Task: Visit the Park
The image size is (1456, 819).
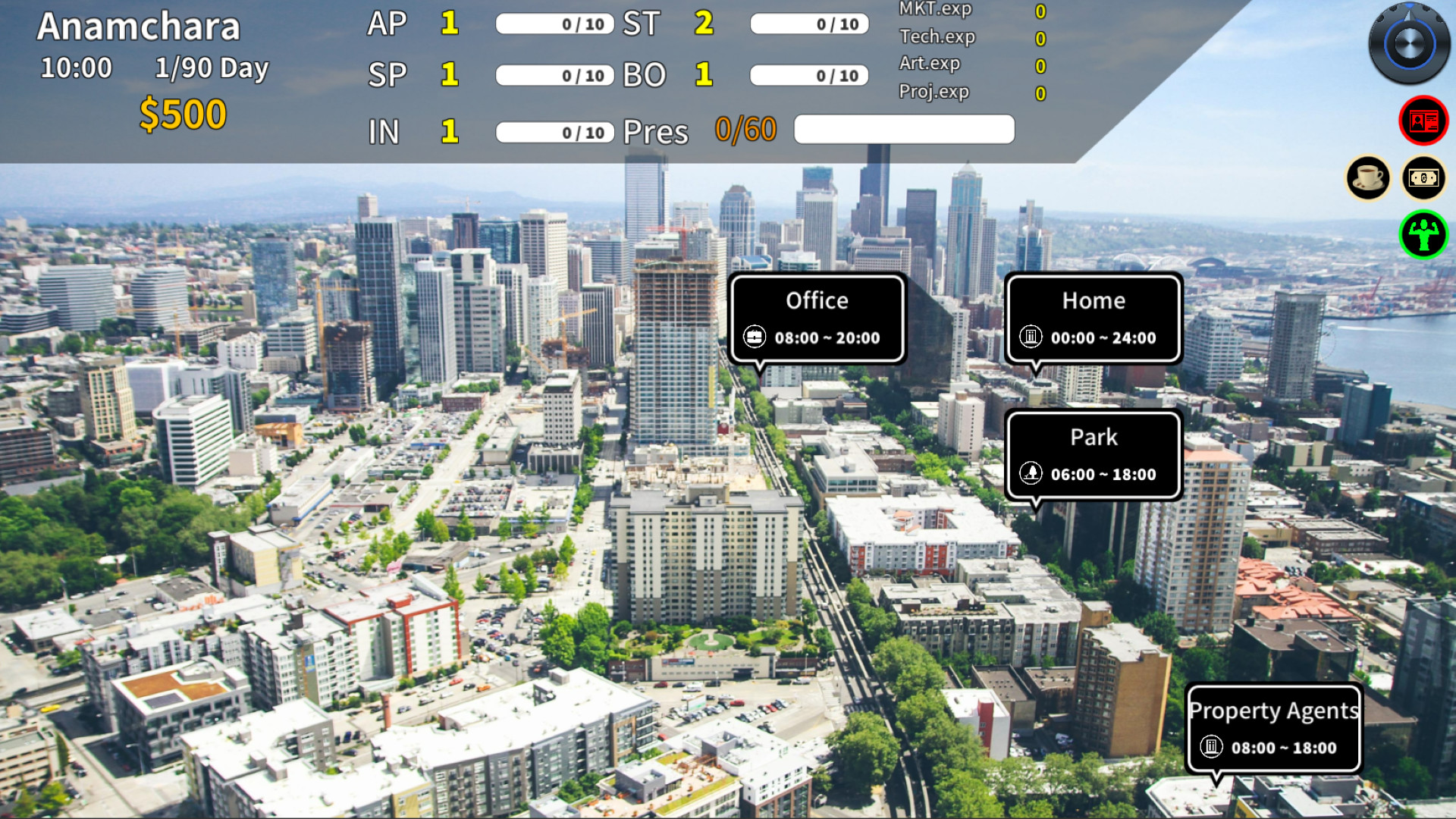Action: [1093, 437]
